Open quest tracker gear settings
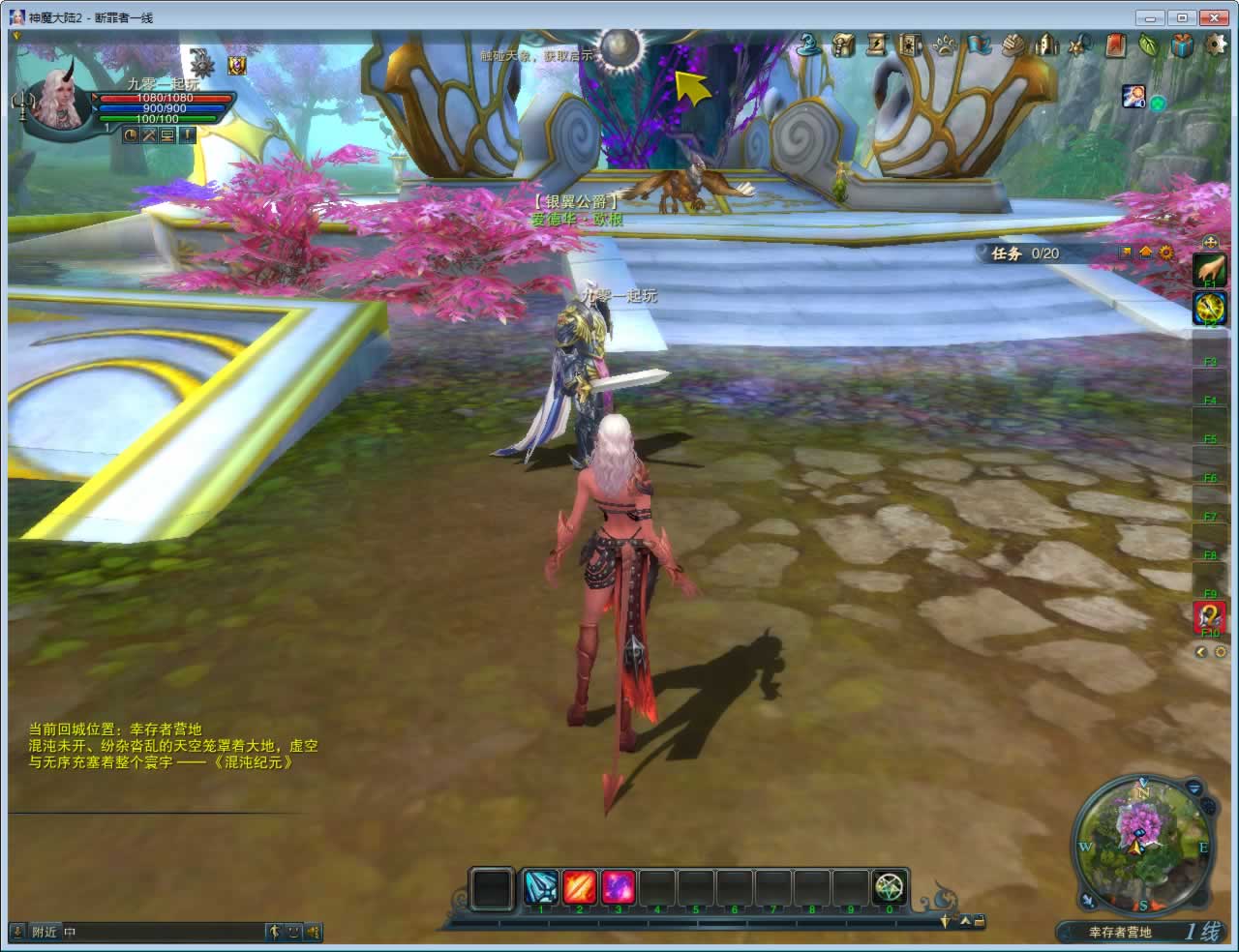 pyautogui.click(x=1166, y=253)
